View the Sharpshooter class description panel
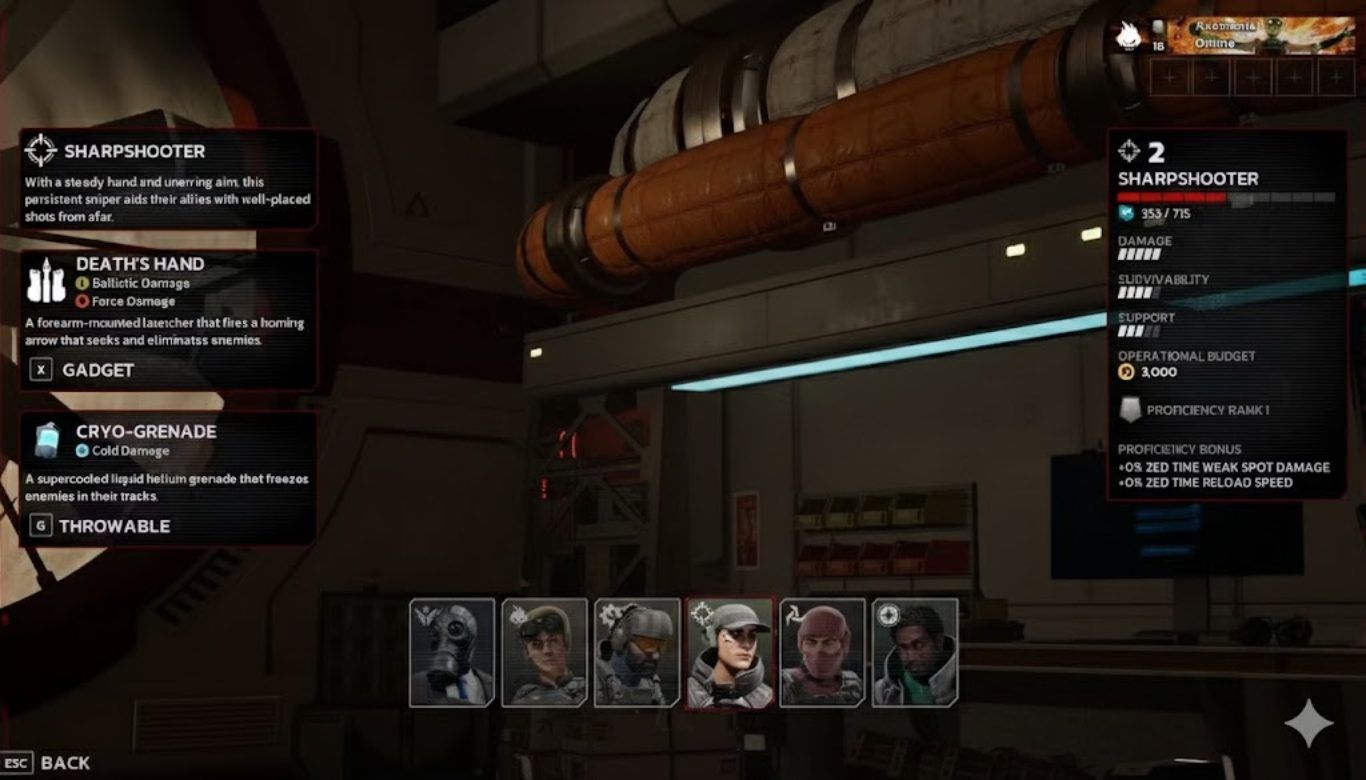 point(168,179)
